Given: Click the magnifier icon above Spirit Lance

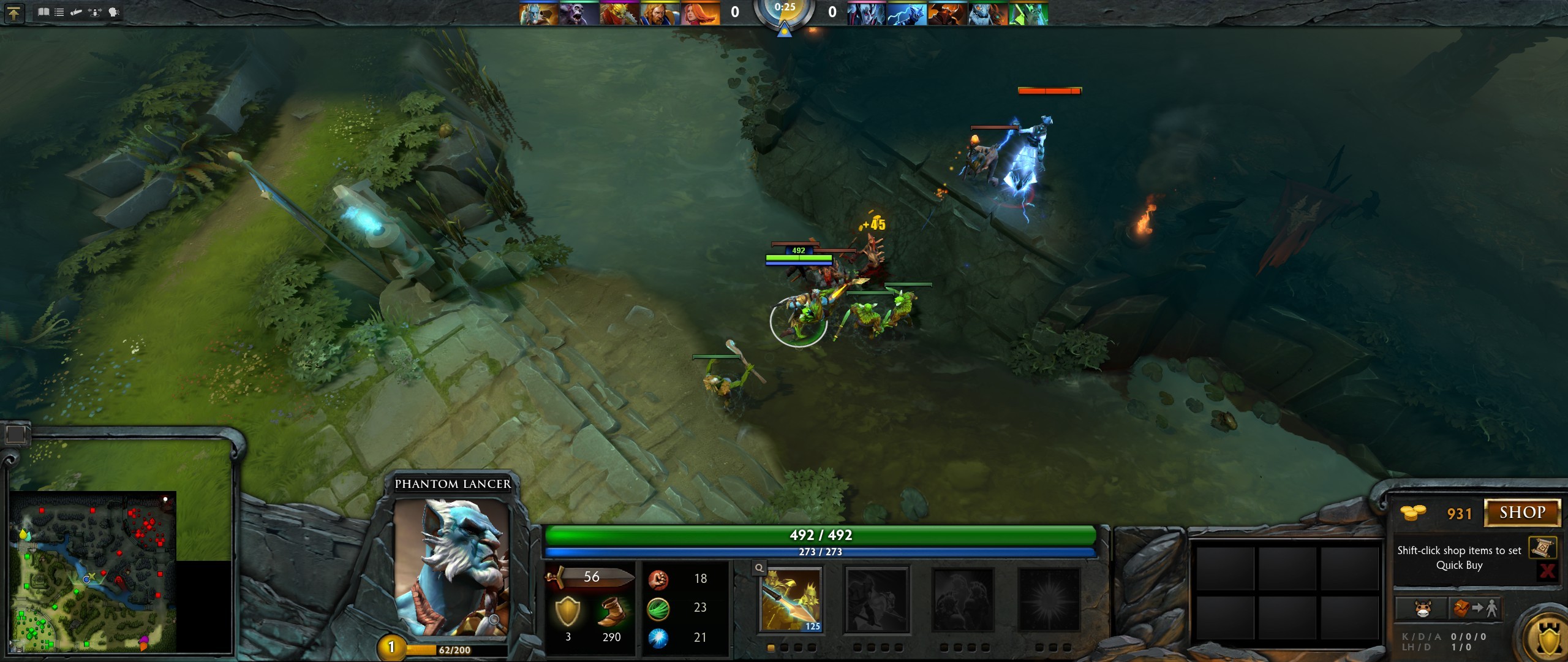Looking at the screenshot, I should (759, 568).
